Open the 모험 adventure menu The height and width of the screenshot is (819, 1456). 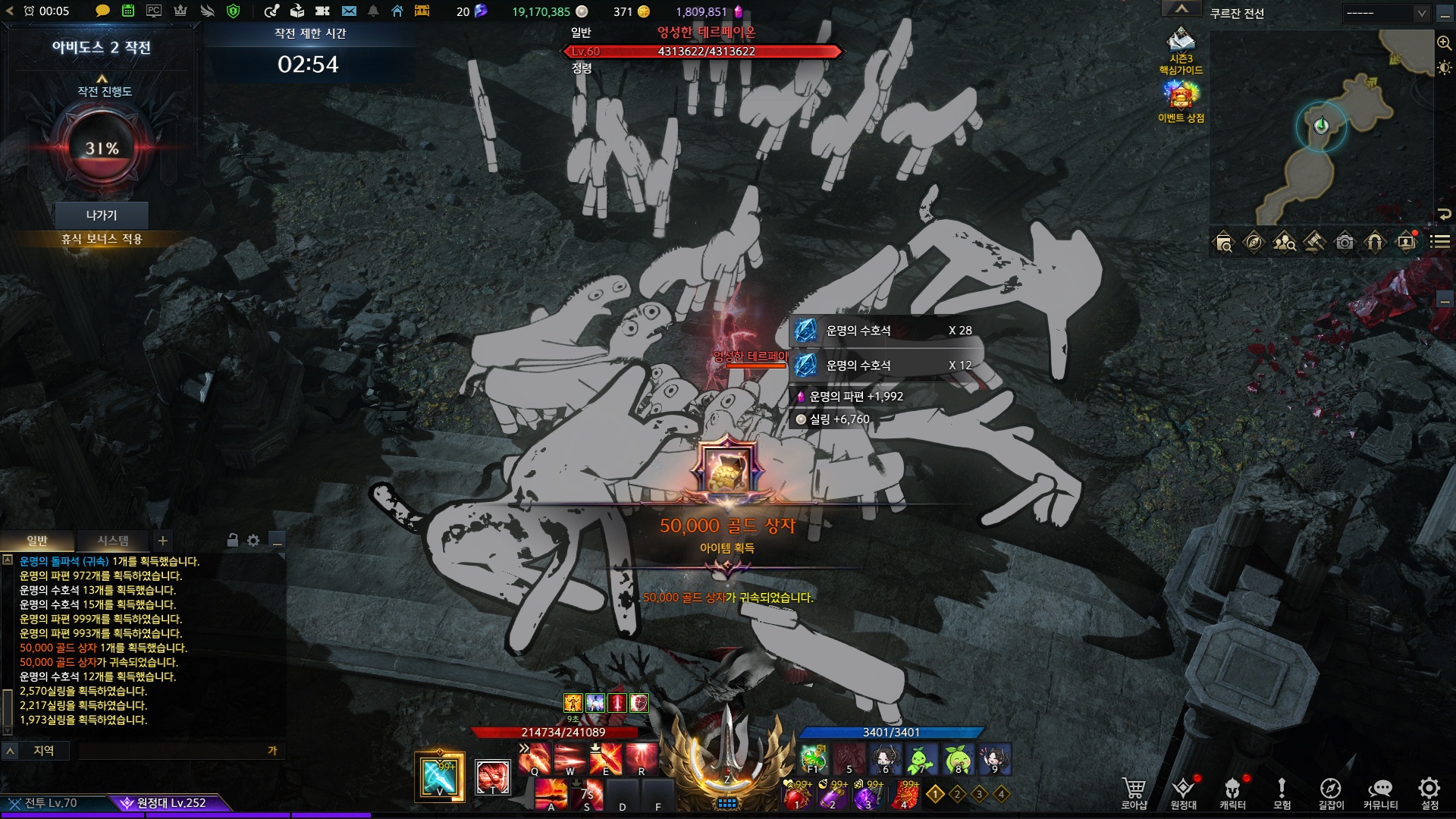tap(1282, 792)
